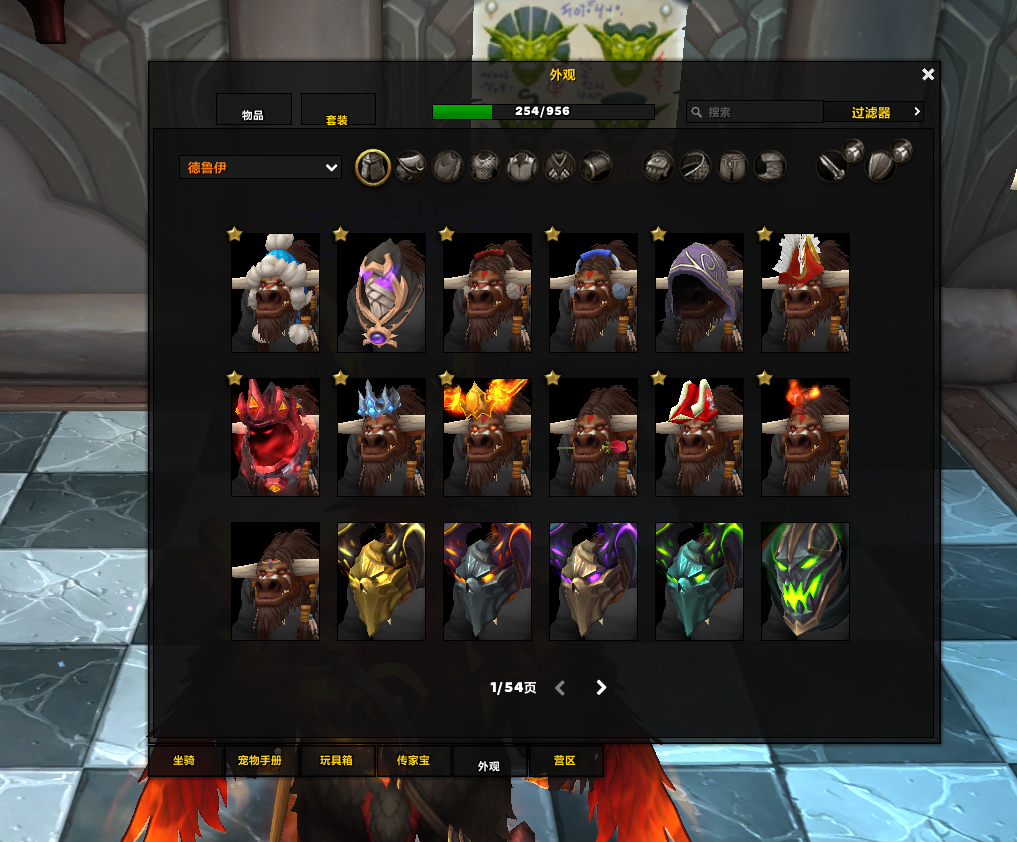
Task: Open the 传家宝 heirlooms tab
Action: (x=413, y=761)
